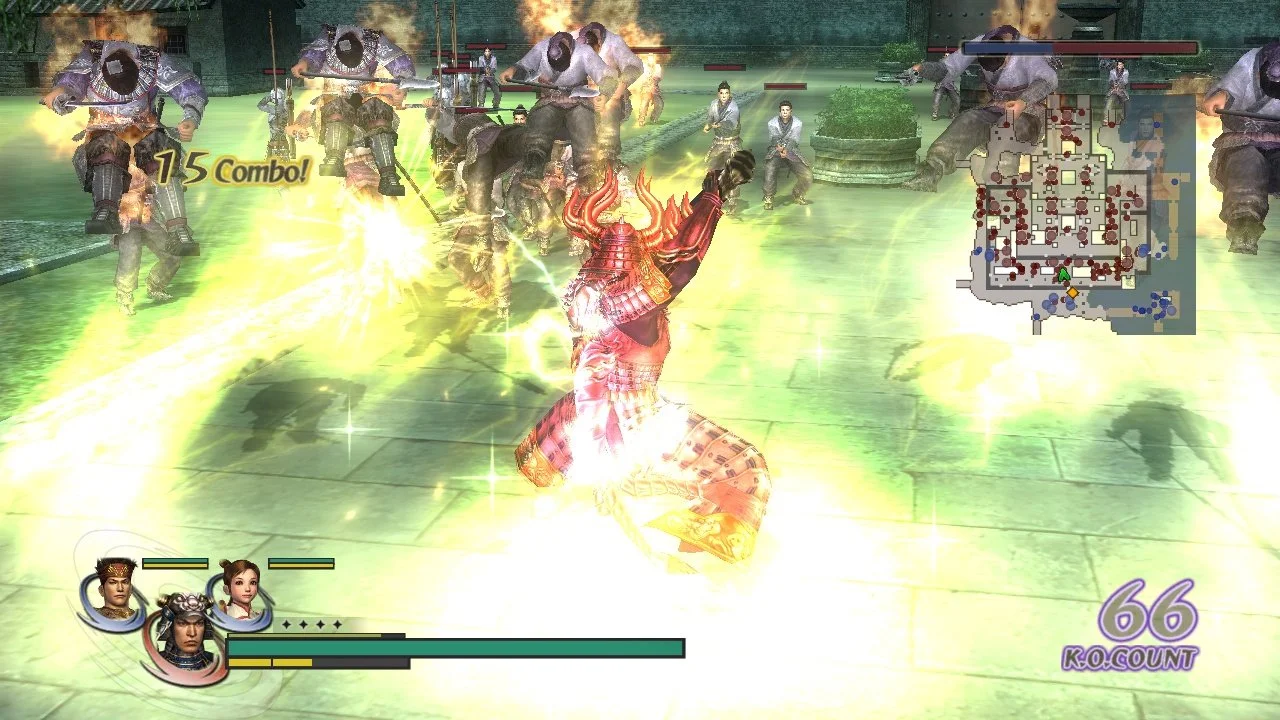
Task: Click the yellow objective diamond on the minimap
Action: (x=1072, y=293)
